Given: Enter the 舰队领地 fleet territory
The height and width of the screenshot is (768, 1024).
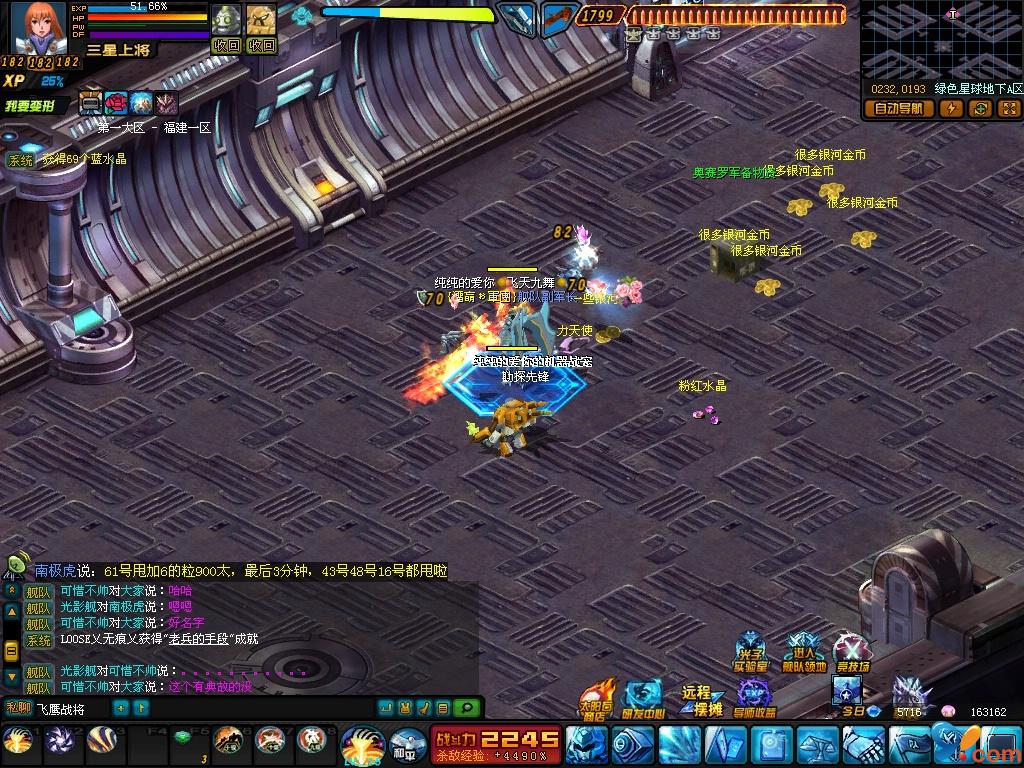Looking at the screenshot, I should pyautogui.click(x=803, y=653).
